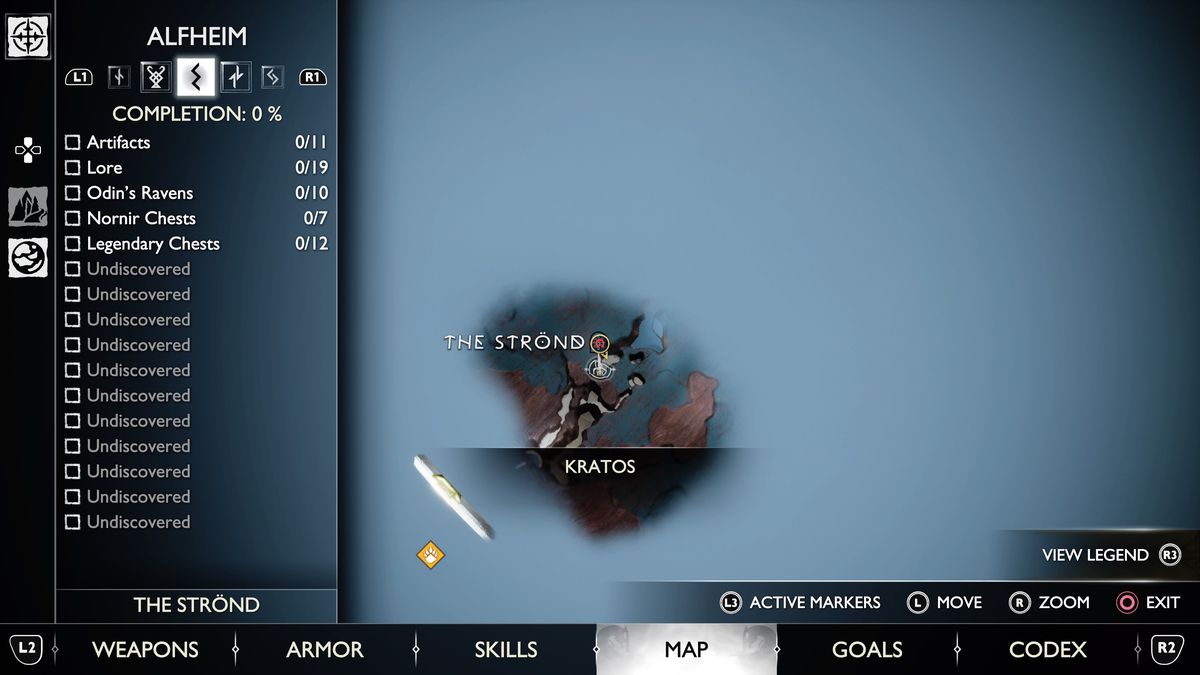The image size is (1200, 675).
Task: Select the swirled globe realm icon
Action: click(28, 257)
